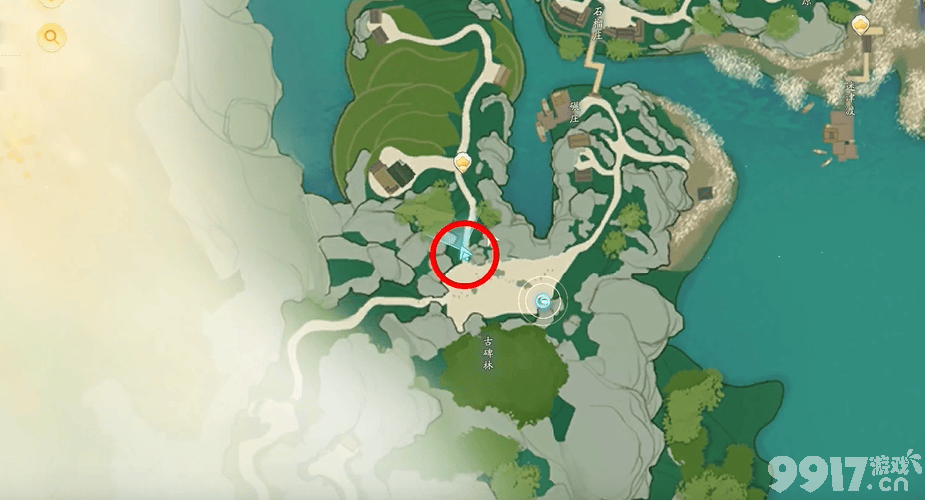Click the yellow map pin on the path
The image size is (925, 500).
[462, 162]
